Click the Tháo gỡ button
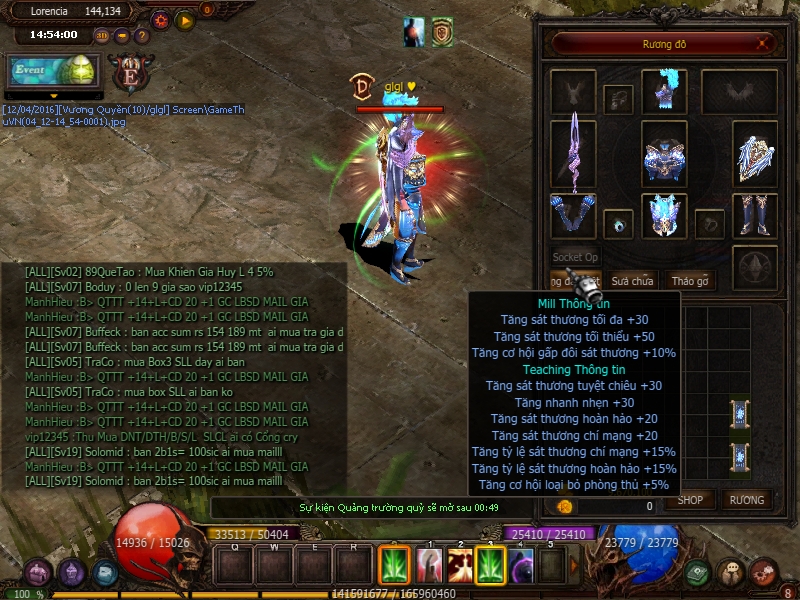800x600 pixels. coord(689,281)
